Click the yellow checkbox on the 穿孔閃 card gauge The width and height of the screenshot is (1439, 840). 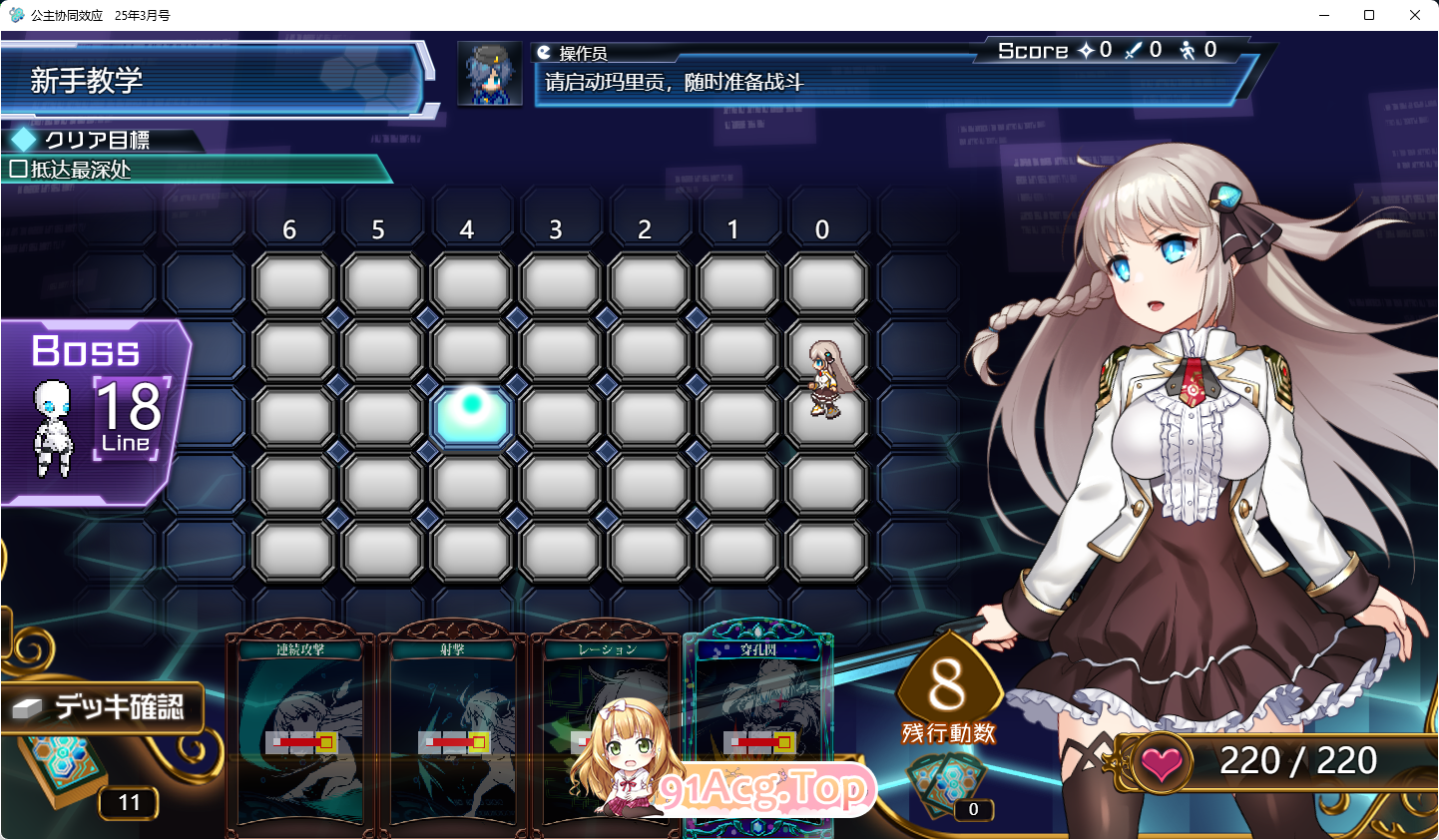pos(783,742)
